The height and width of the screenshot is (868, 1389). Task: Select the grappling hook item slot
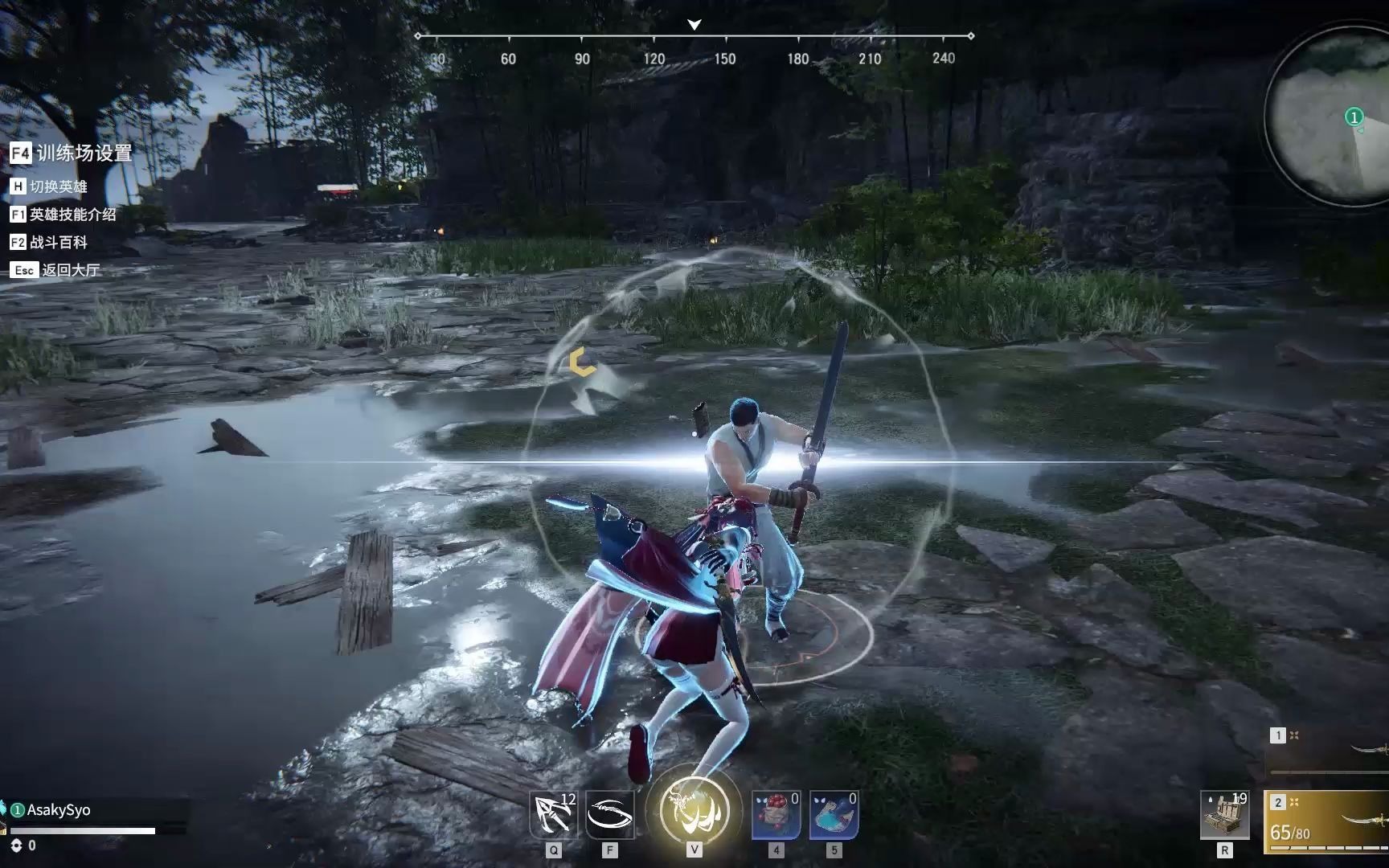(x=554, y=814)
